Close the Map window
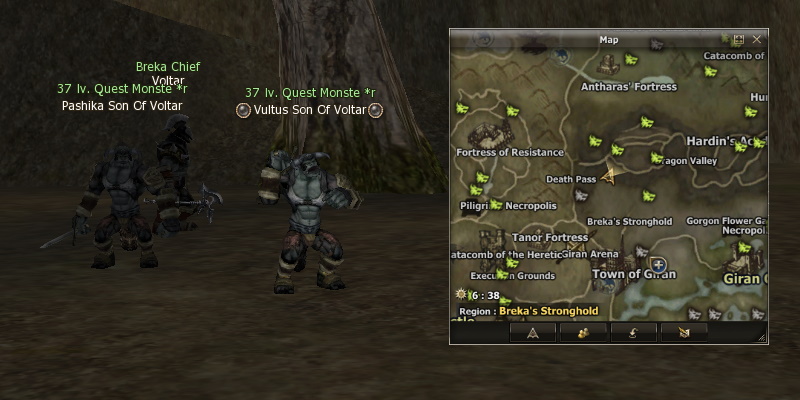The image size is (800, 400). [x=755, y=40]
